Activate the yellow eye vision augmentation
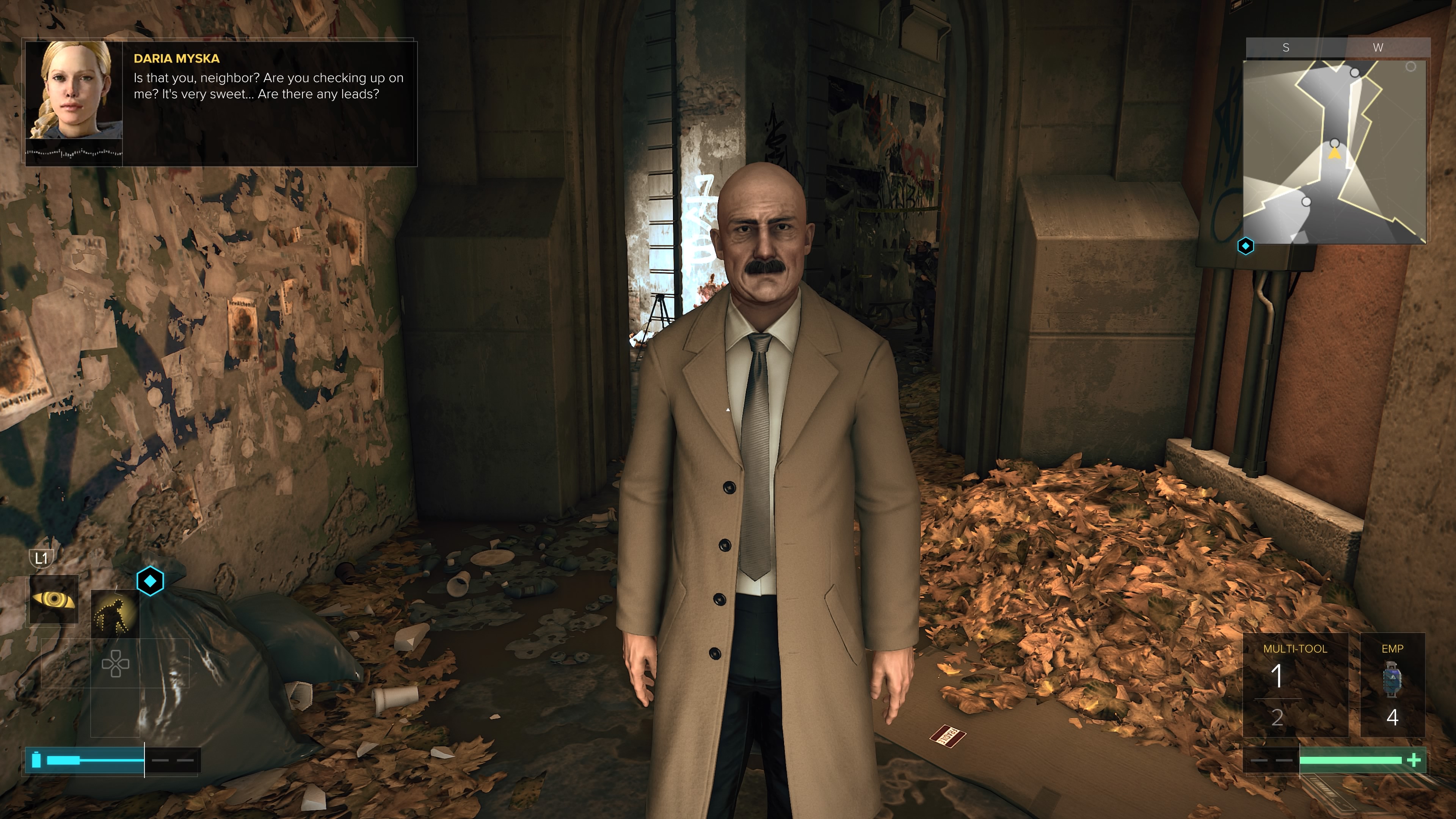Viewport: 1456px width, 819px height. pyautogui.click(x=54, y=599)
